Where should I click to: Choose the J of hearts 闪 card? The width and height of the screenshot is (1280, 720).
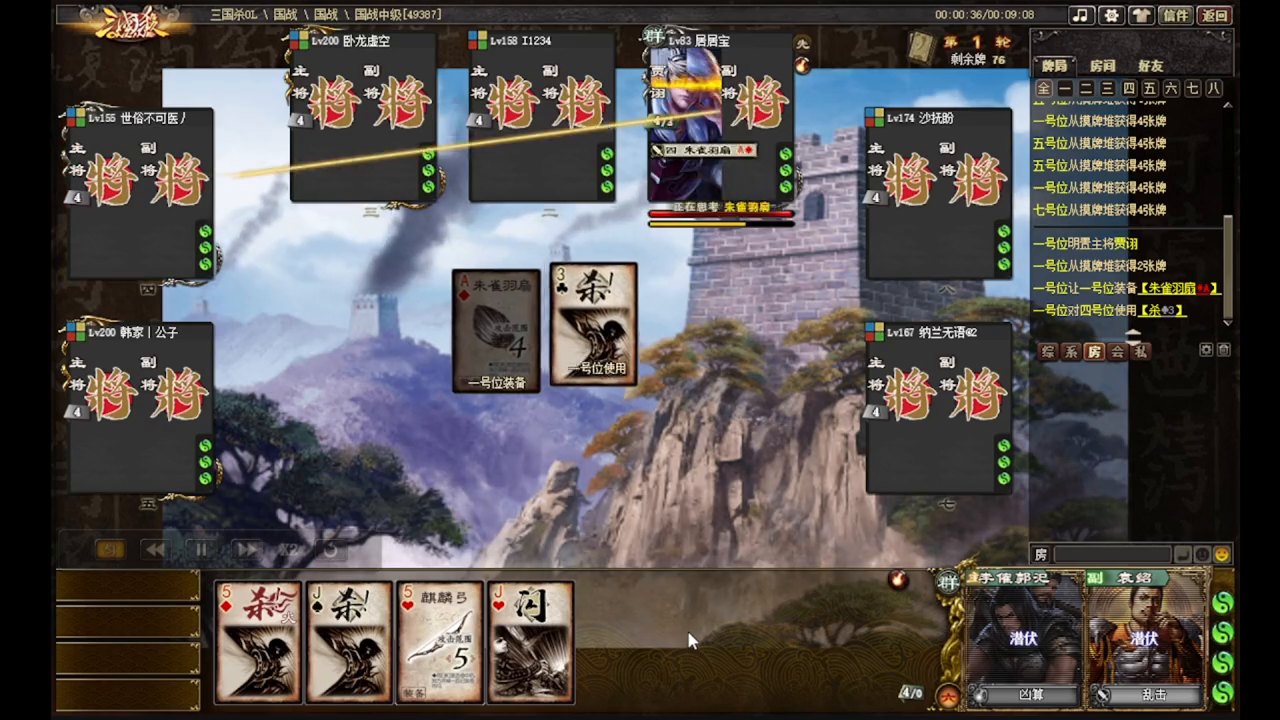pos(530,642)
